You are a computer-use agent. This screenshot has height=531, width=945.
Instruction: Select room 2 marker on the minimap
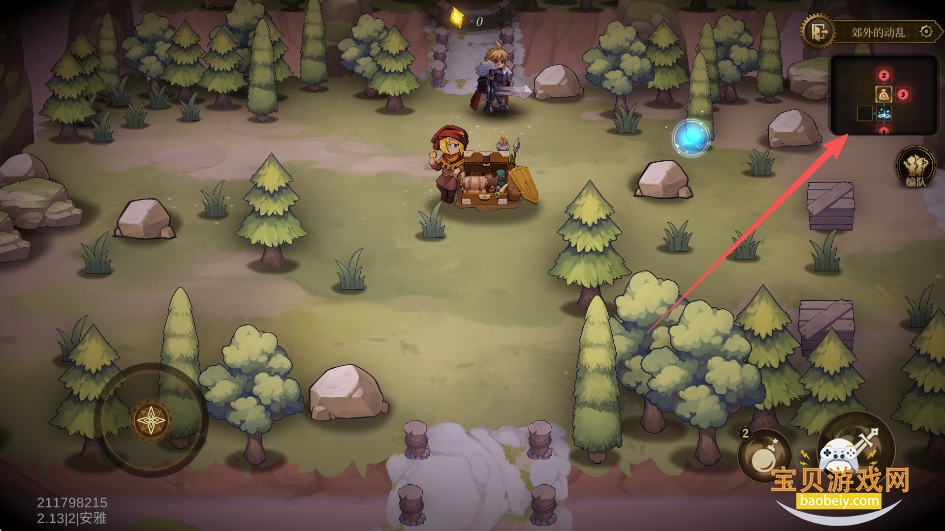pos(884,74)
